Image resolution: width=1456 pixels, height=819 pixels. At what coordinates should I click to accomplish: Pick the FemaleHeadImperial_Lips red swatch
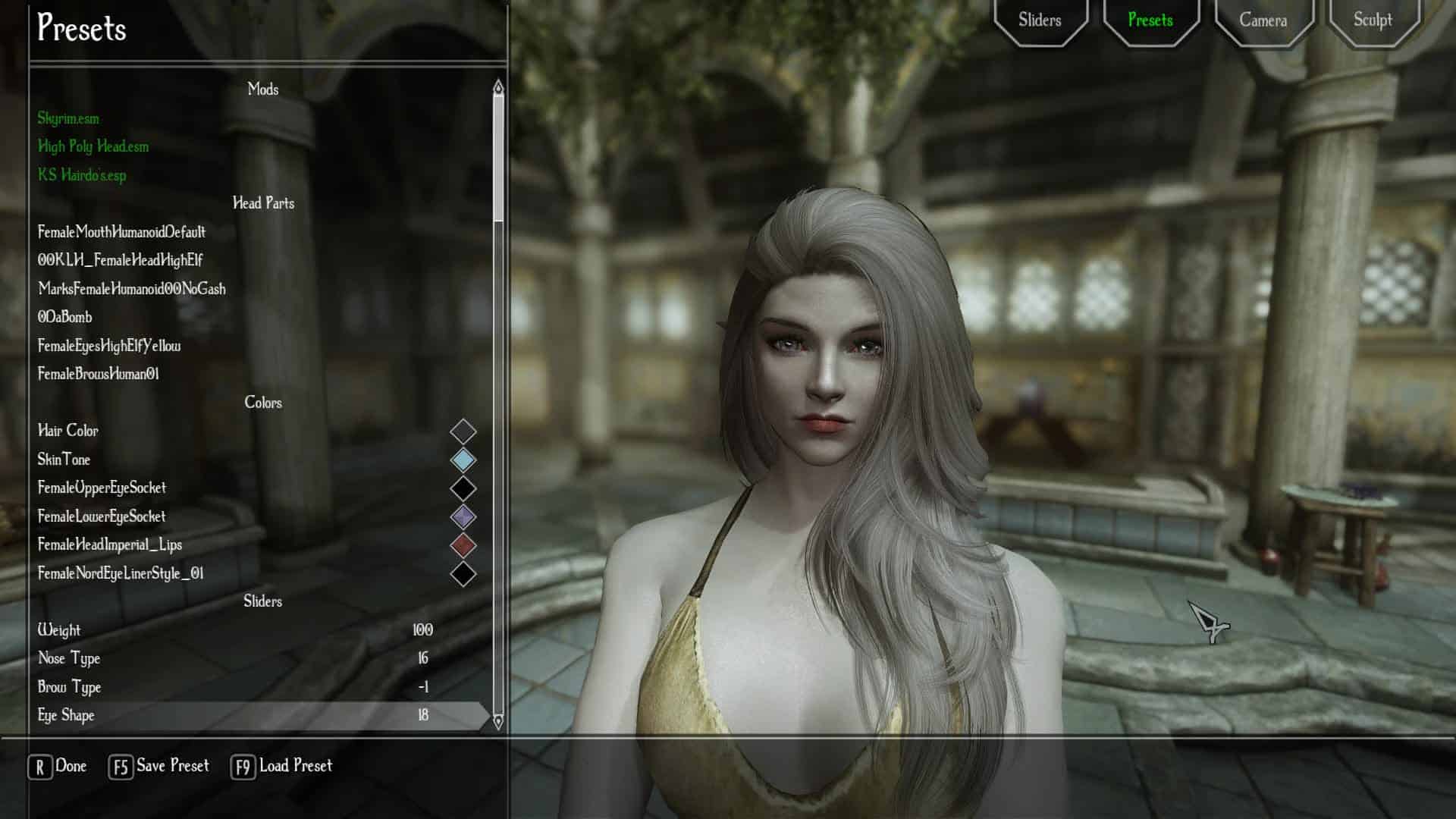point(463,545)
